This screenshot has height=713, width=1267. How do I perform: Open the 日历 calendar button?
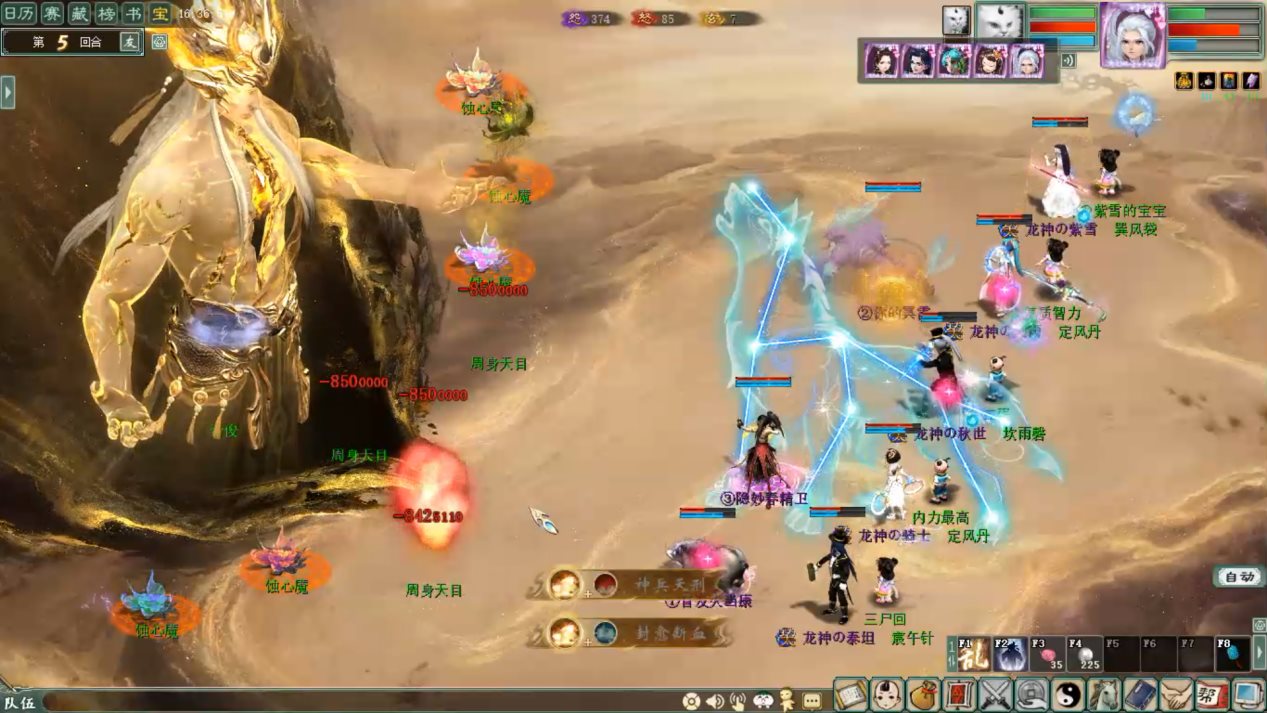click(20, 13)
